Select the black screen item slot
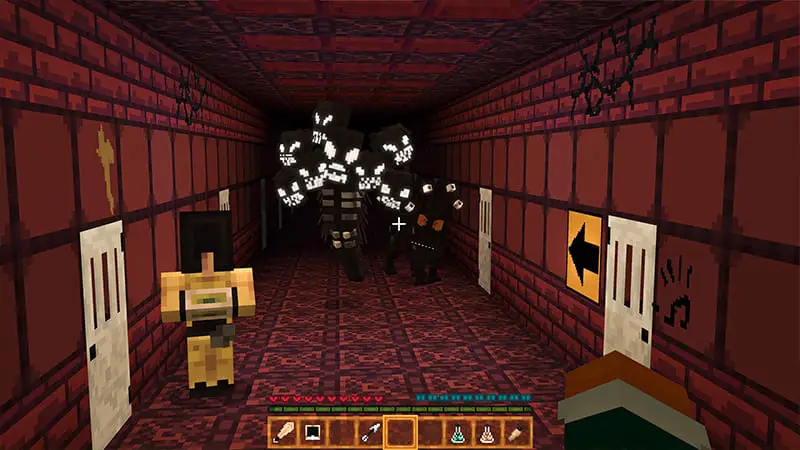 pos(312,432)
